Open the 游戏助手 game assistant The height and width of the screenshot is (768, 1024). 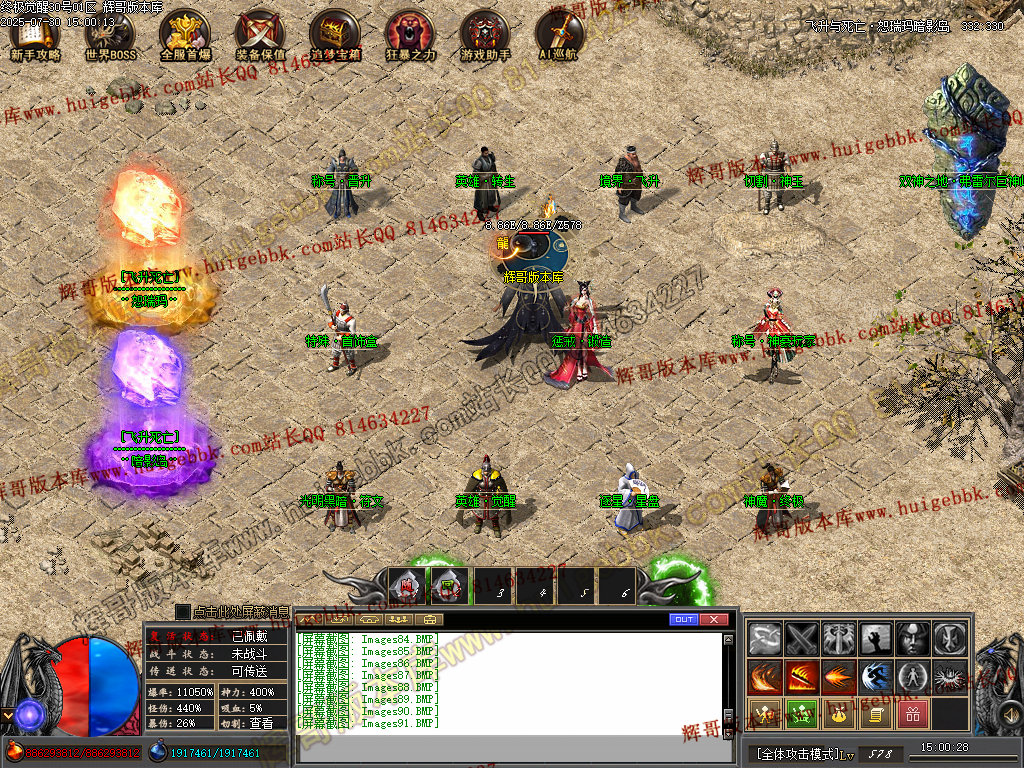485,35
